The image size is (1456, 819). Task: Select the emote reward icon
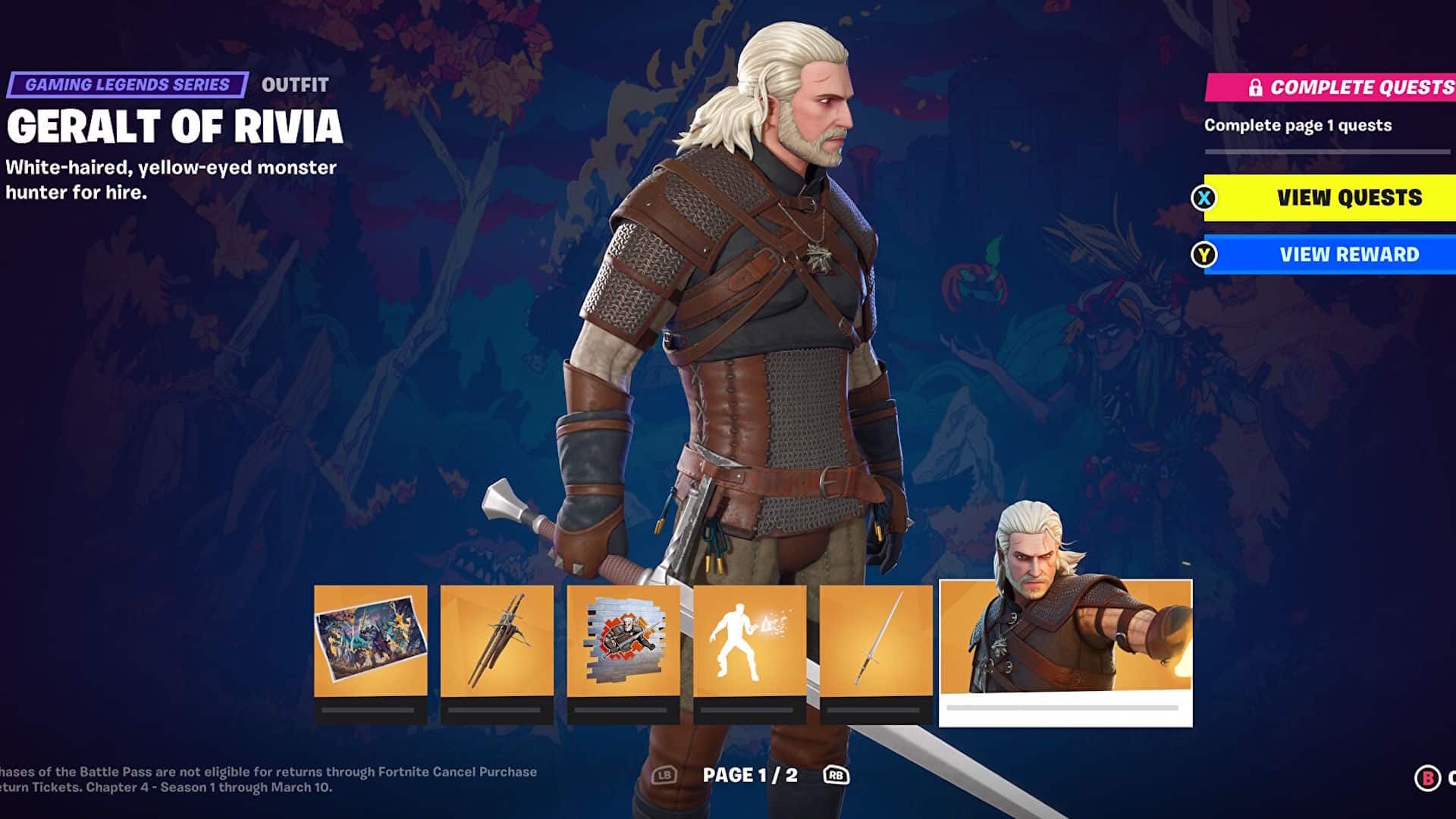point(749,639)
